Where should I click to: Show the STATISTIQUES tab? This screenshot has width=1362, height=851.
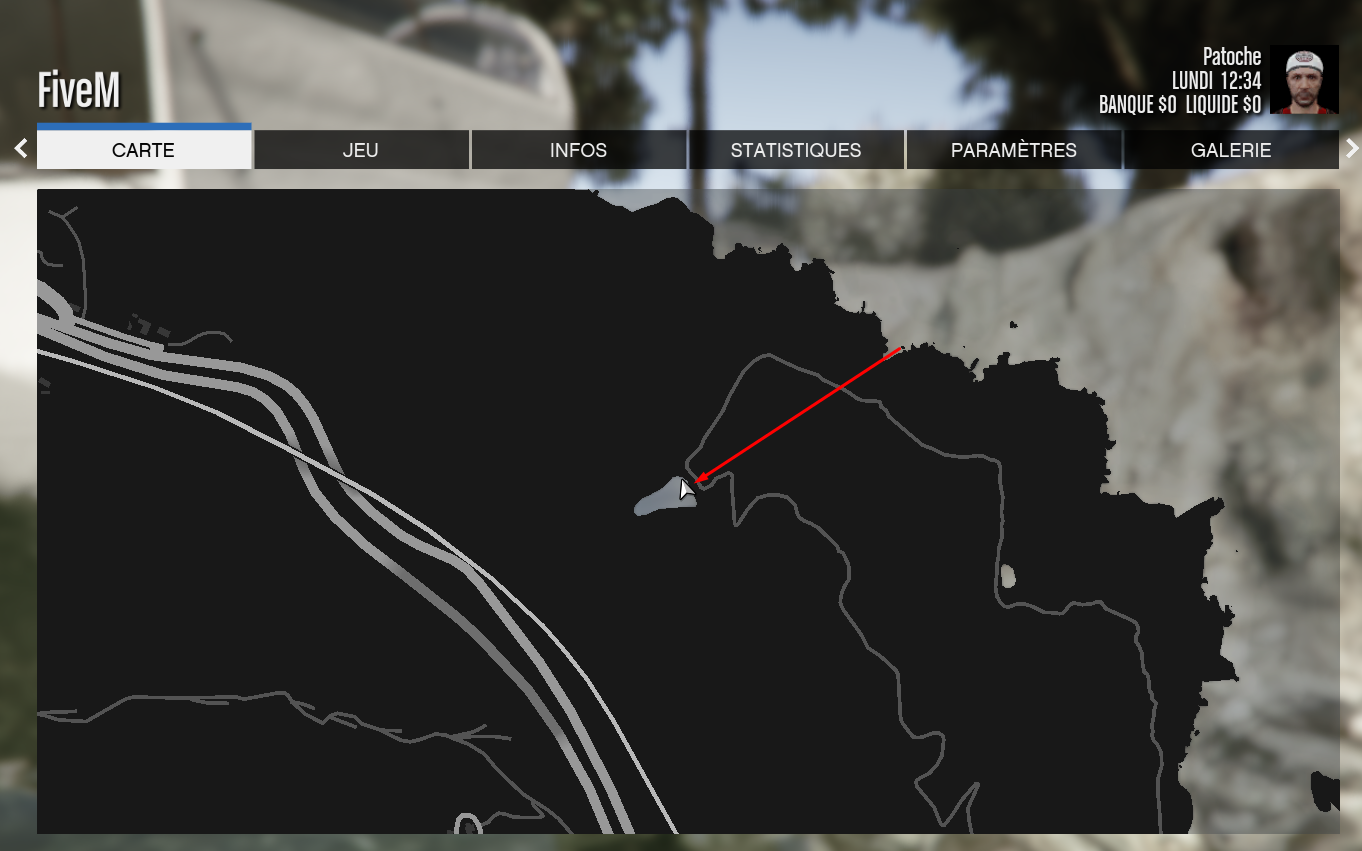pos(796,150)
